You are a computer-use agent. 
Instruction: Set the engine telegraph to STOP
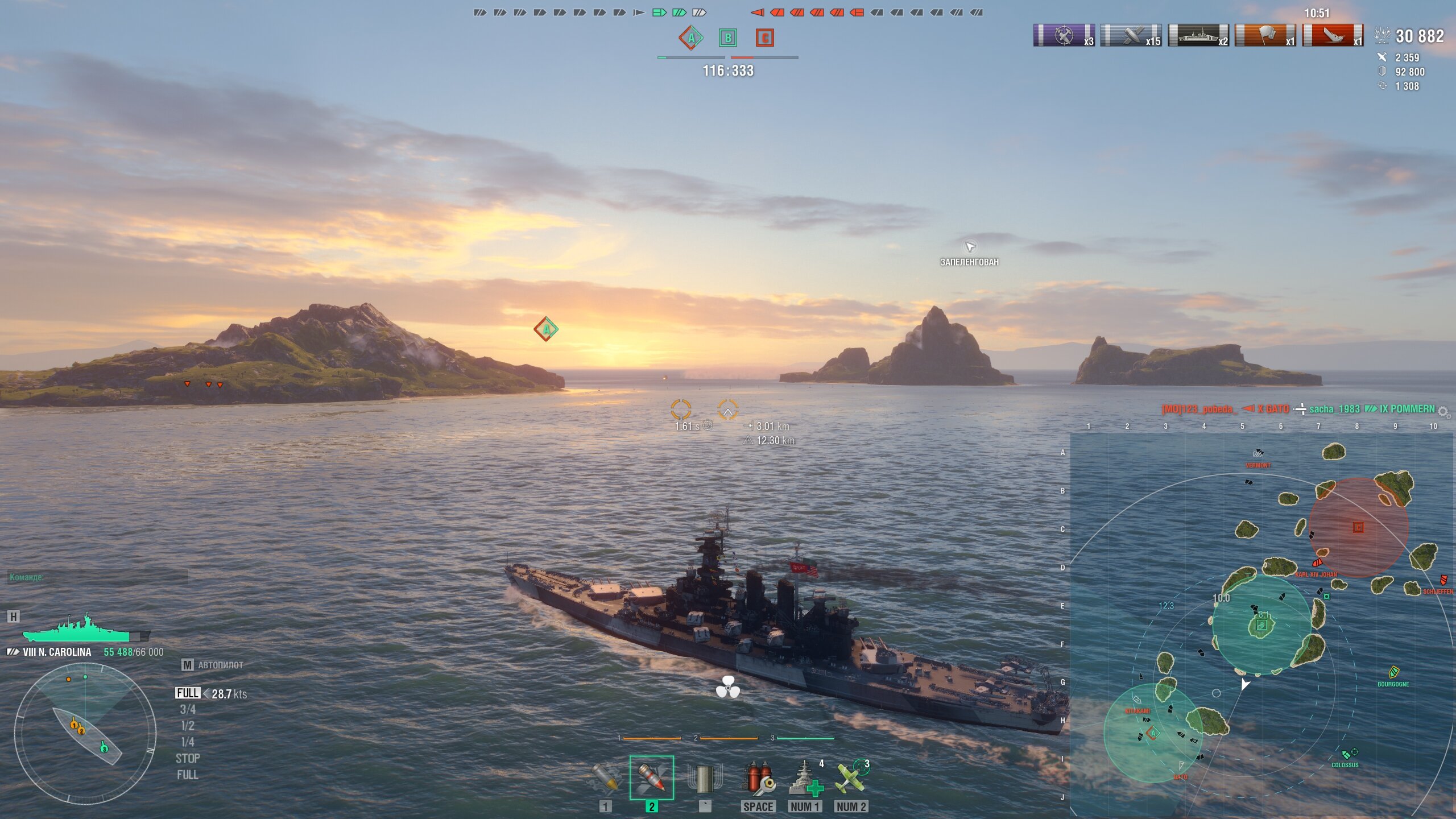click(x=188, y=759)
